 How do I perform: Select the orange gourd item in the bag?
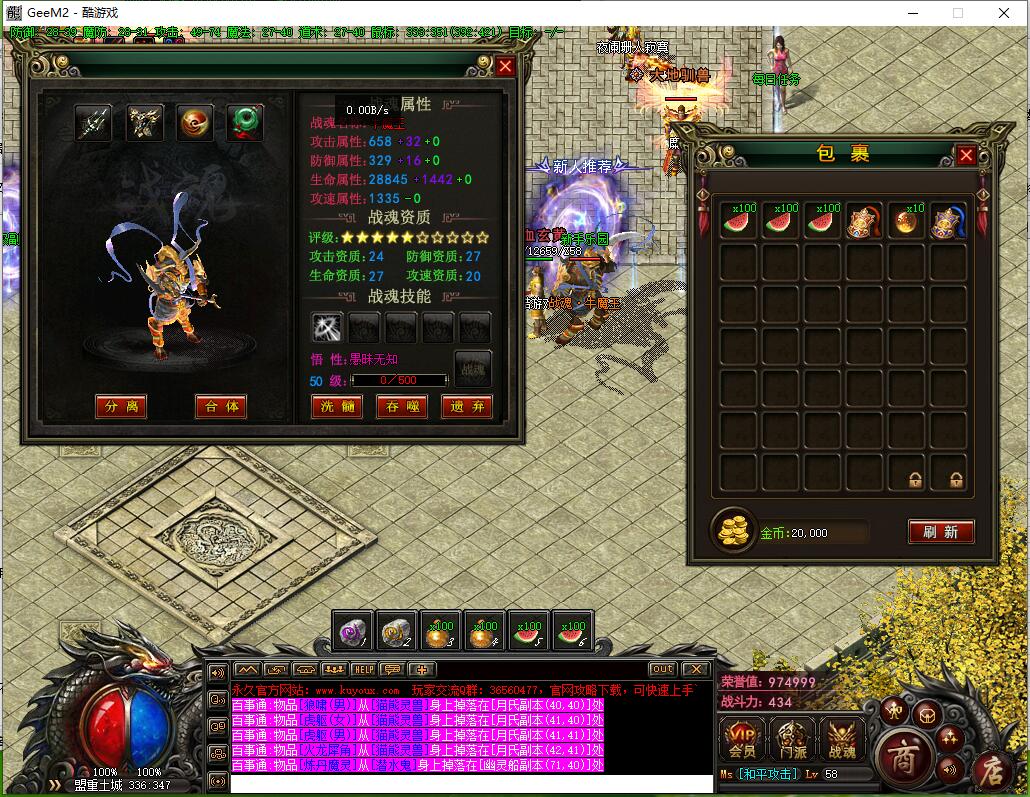click(x=906, y=222)
